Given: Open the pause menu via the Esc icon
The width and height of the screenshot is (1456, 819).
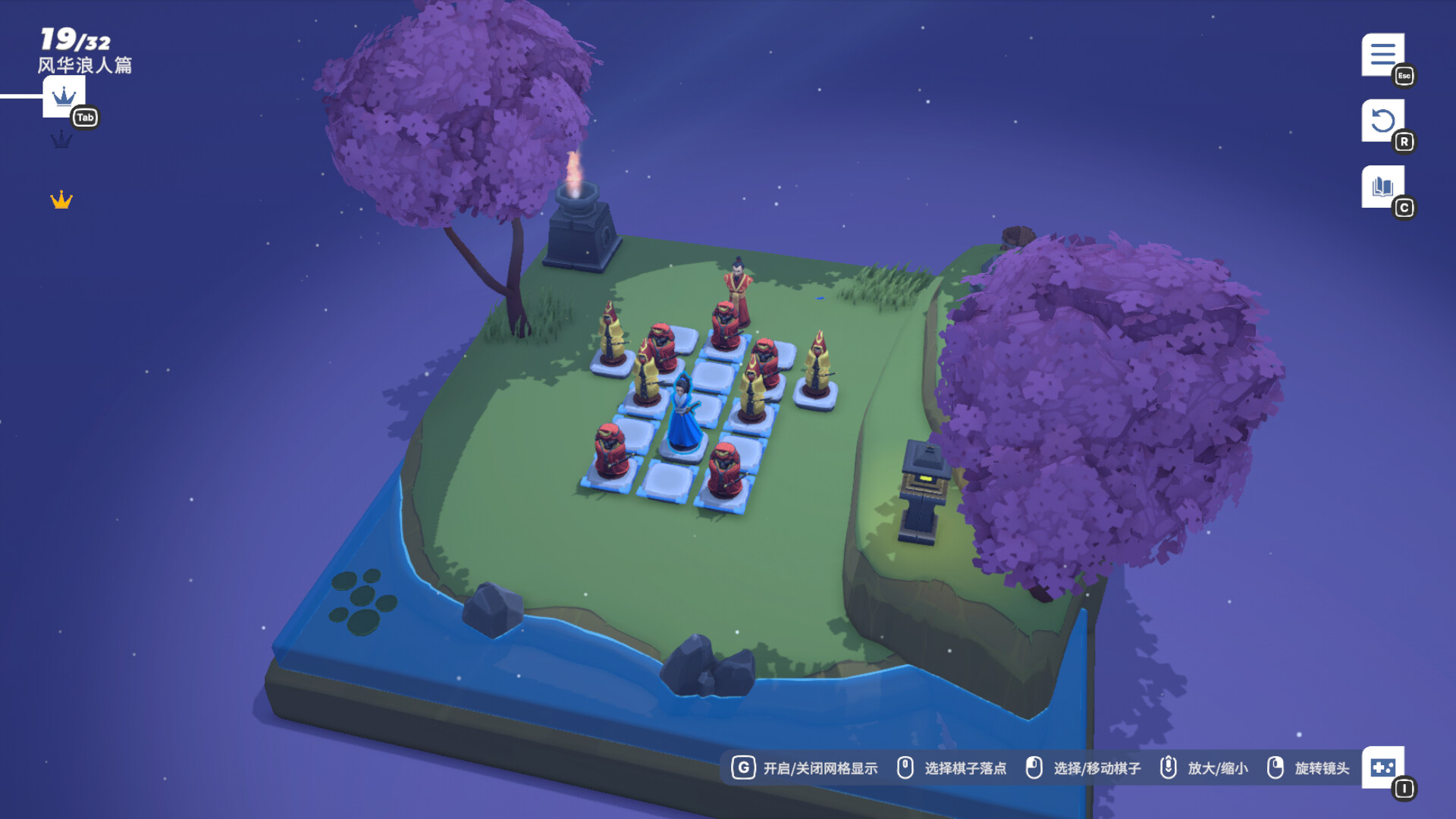Looking at the screenshot, I should (x=1385, y=55).
